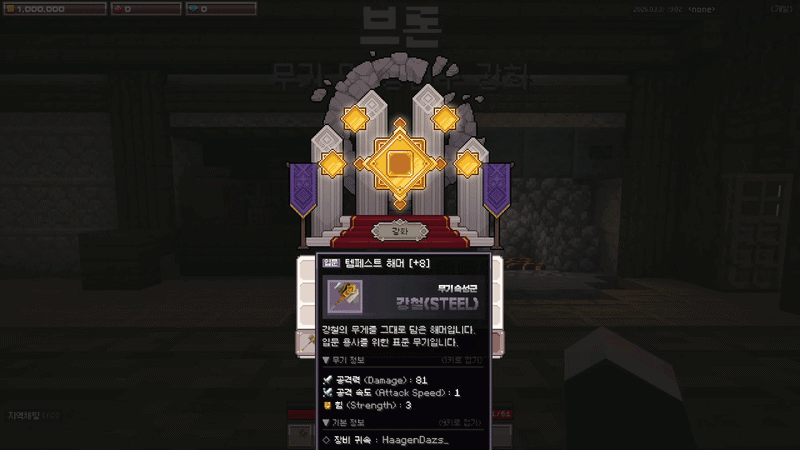Click the 강화 enhance button
Screen dimensions: 800x450
pos(399,231)
